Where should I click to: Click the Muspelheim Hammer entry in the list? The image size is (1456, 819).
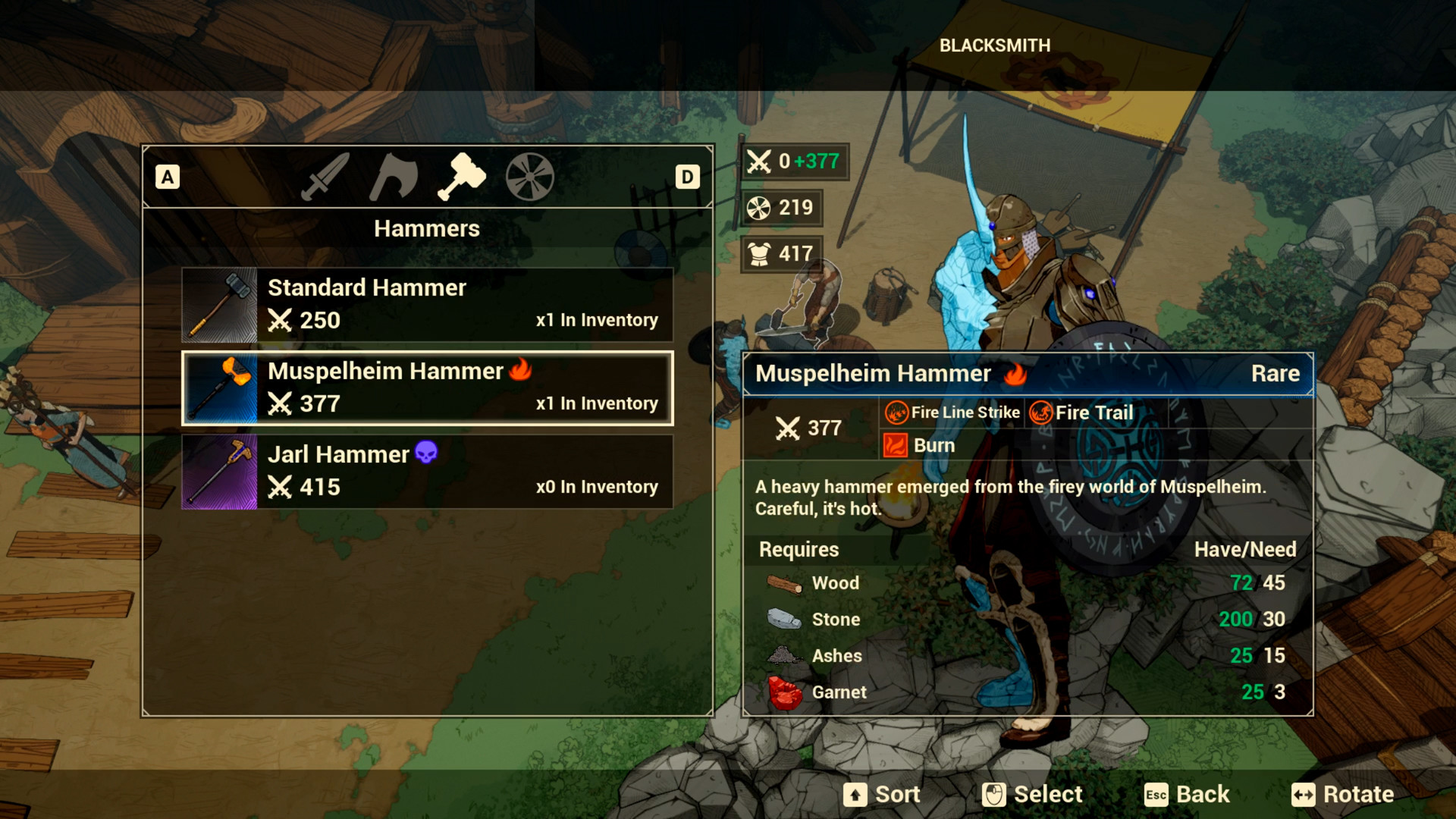pyautogui.click(x=427, y=387)
